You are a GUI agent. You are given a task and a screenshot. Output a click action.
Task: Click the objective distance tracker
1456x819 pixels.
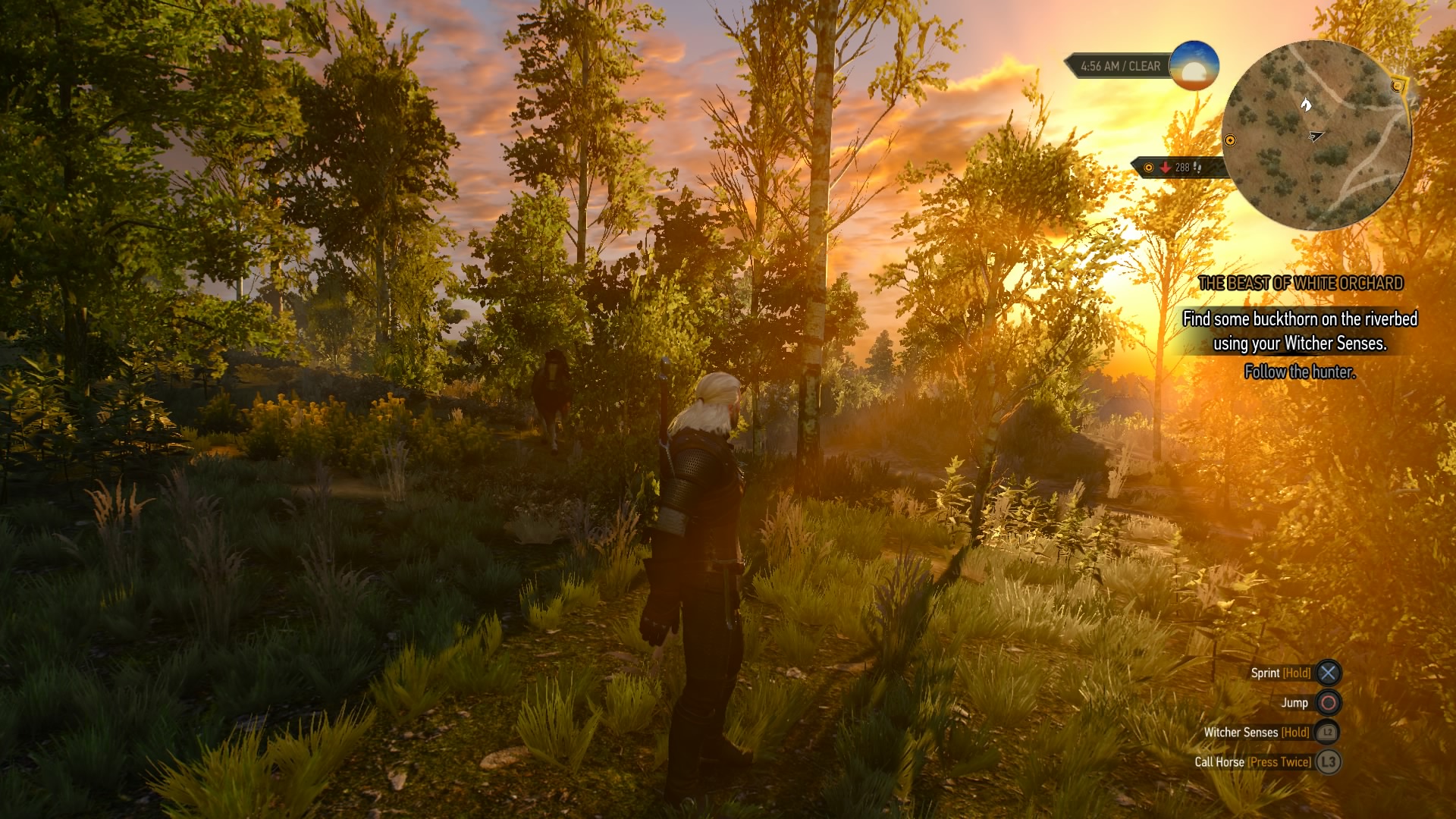[x=1174, y=168]
